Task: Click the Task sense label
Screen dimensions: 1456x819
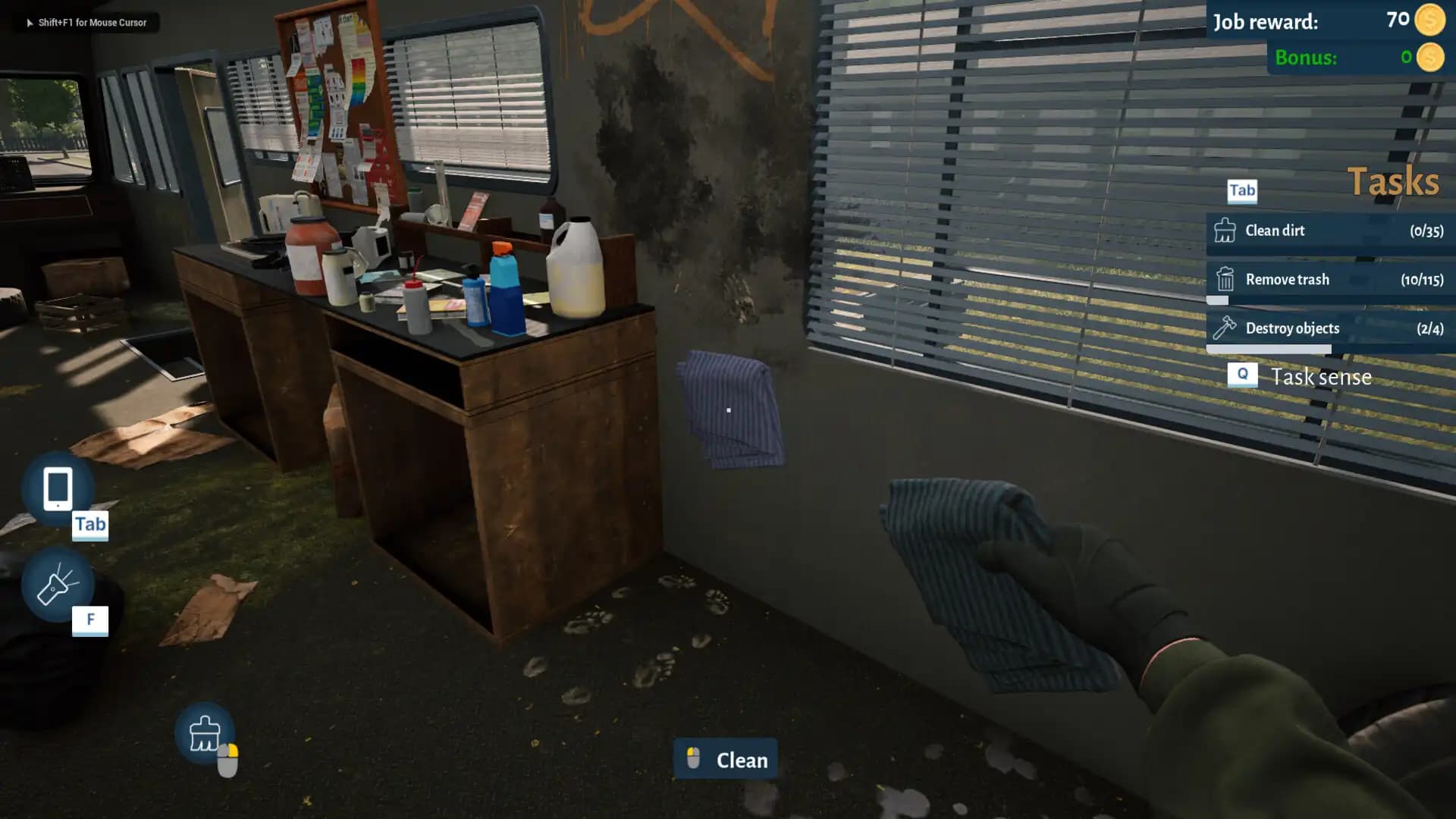Action: pyautogui.click(x=1322, y=376)
